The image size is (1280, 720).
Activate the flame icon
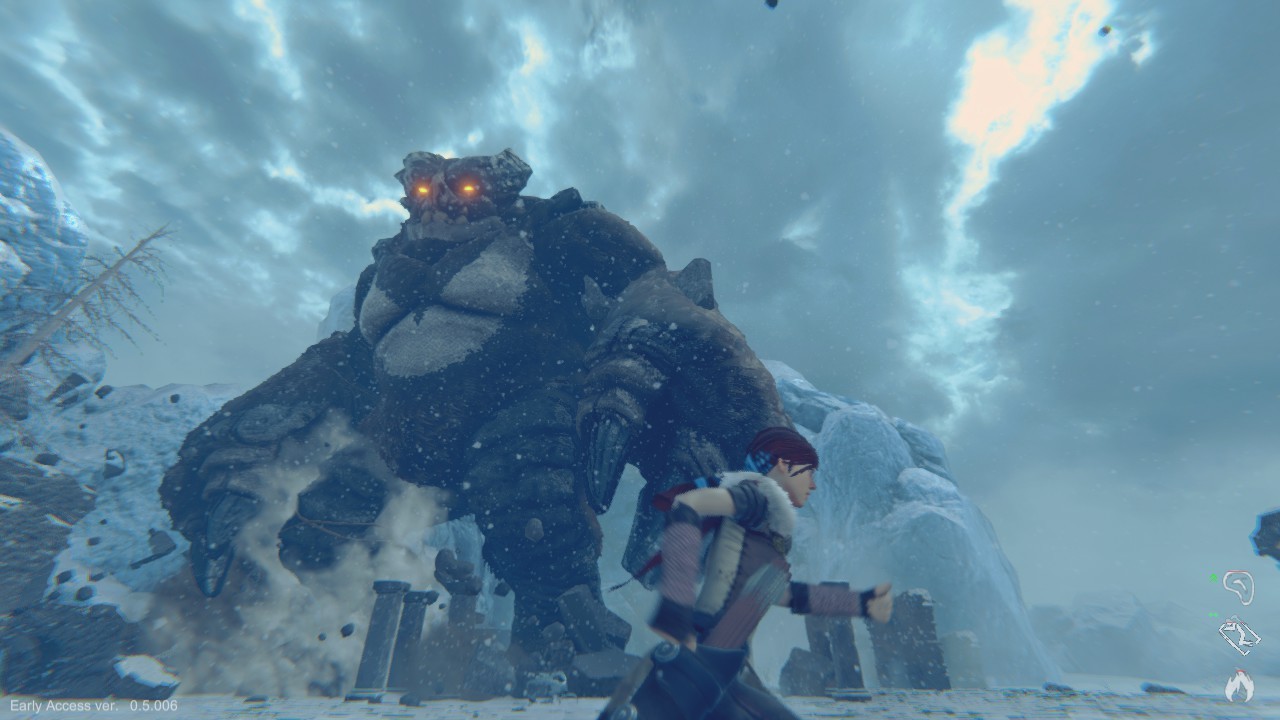click(x=1239, y=685)
